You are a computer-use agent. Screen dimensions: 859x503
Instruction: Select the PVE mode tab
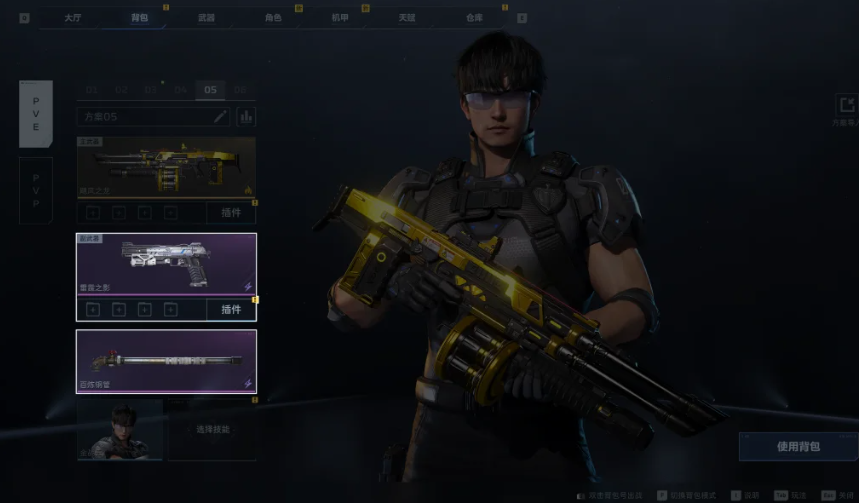pos(36,113)
